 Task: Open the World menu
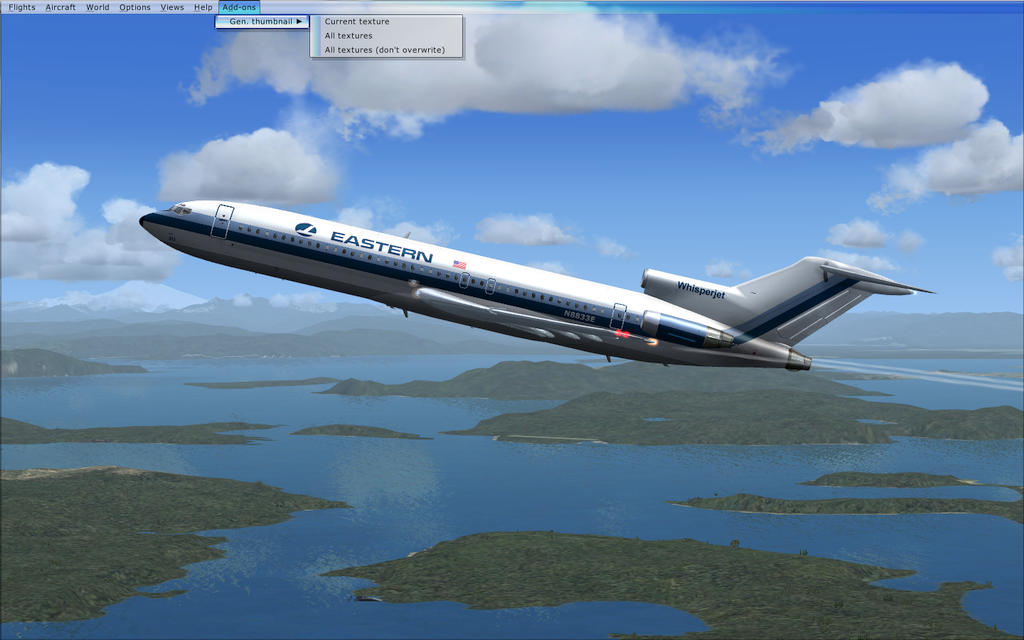click(97, 7)
